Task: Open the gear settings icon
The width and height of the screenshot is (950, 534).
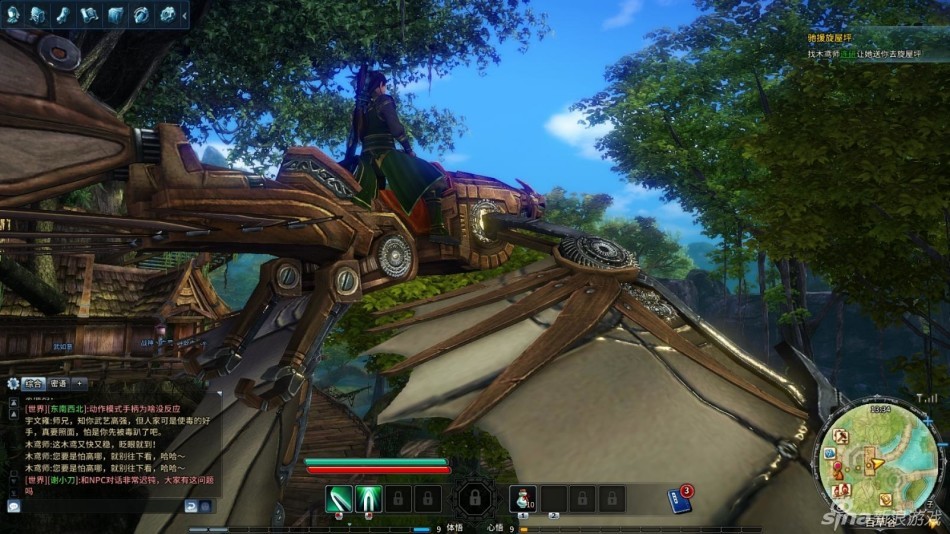Action: (x=167, y=14)
